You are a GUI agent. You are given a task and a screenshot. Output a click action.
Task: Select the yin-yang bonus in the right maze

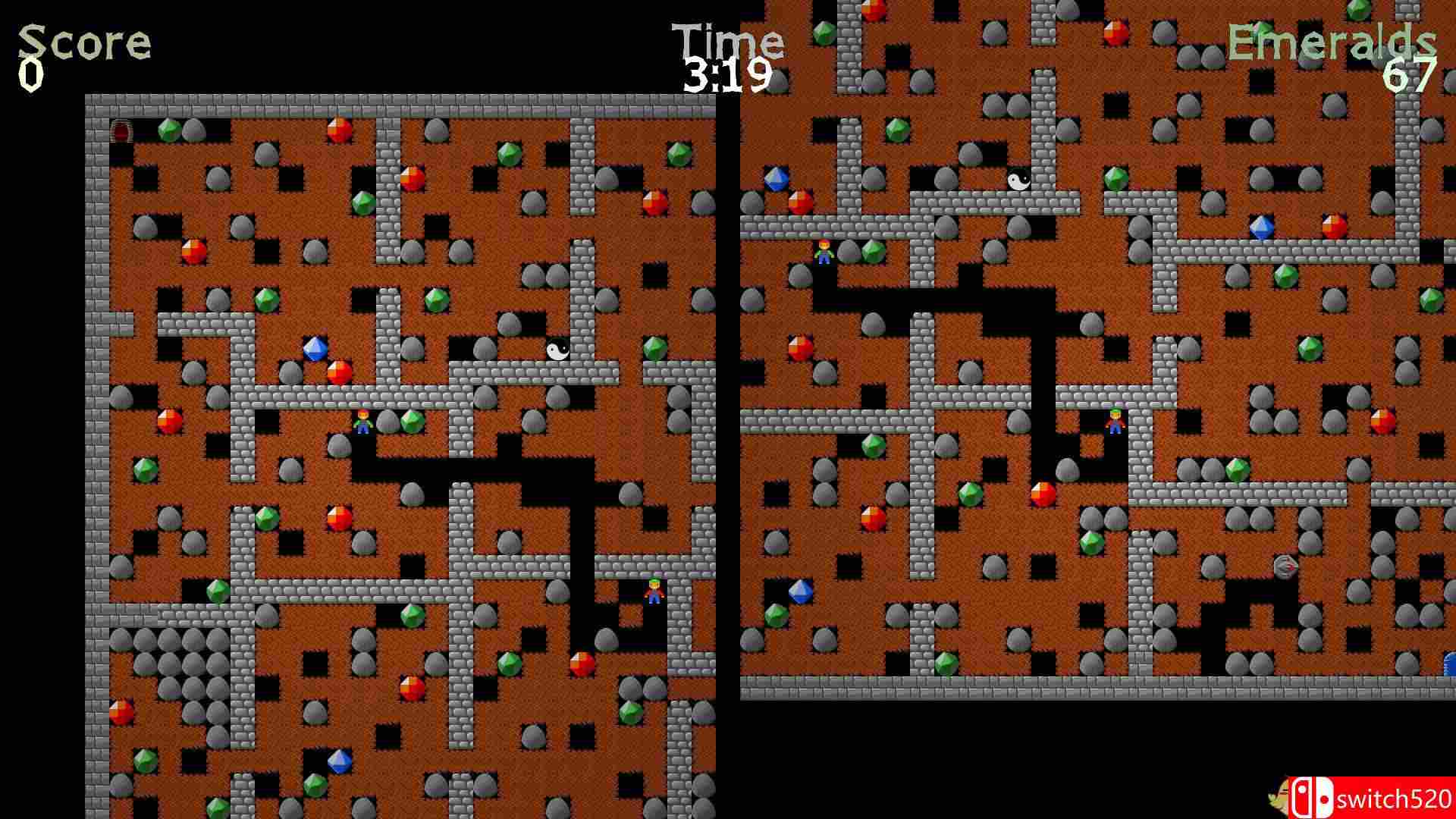(x=1018, y=180)
